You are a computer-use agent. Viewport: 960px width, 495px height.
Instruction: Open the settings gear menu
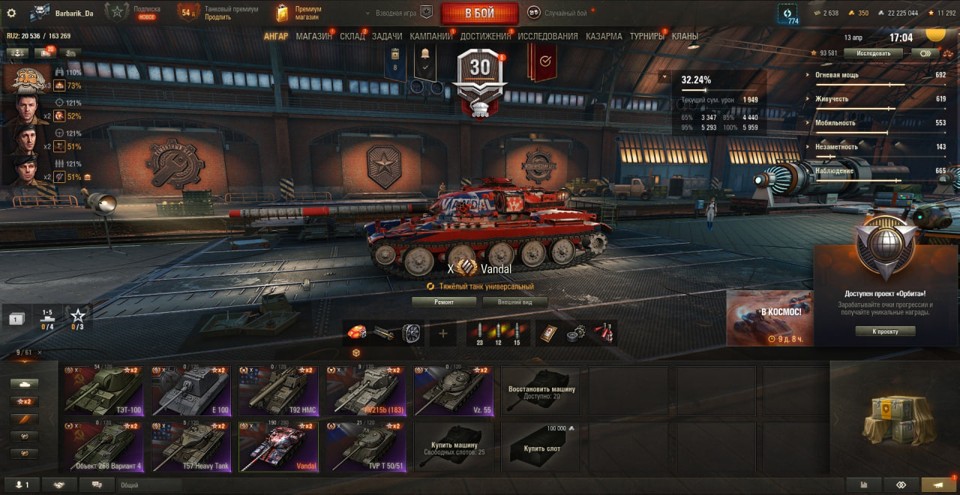click(x=12, y=13)
